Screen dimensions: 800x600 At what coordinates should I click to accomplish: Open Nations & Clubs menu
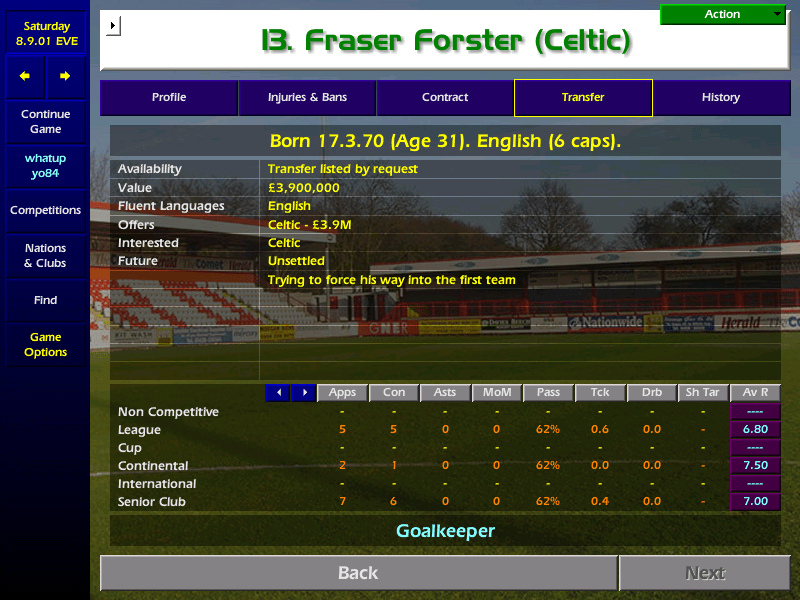pyautogui.click(x=45, y=256)
